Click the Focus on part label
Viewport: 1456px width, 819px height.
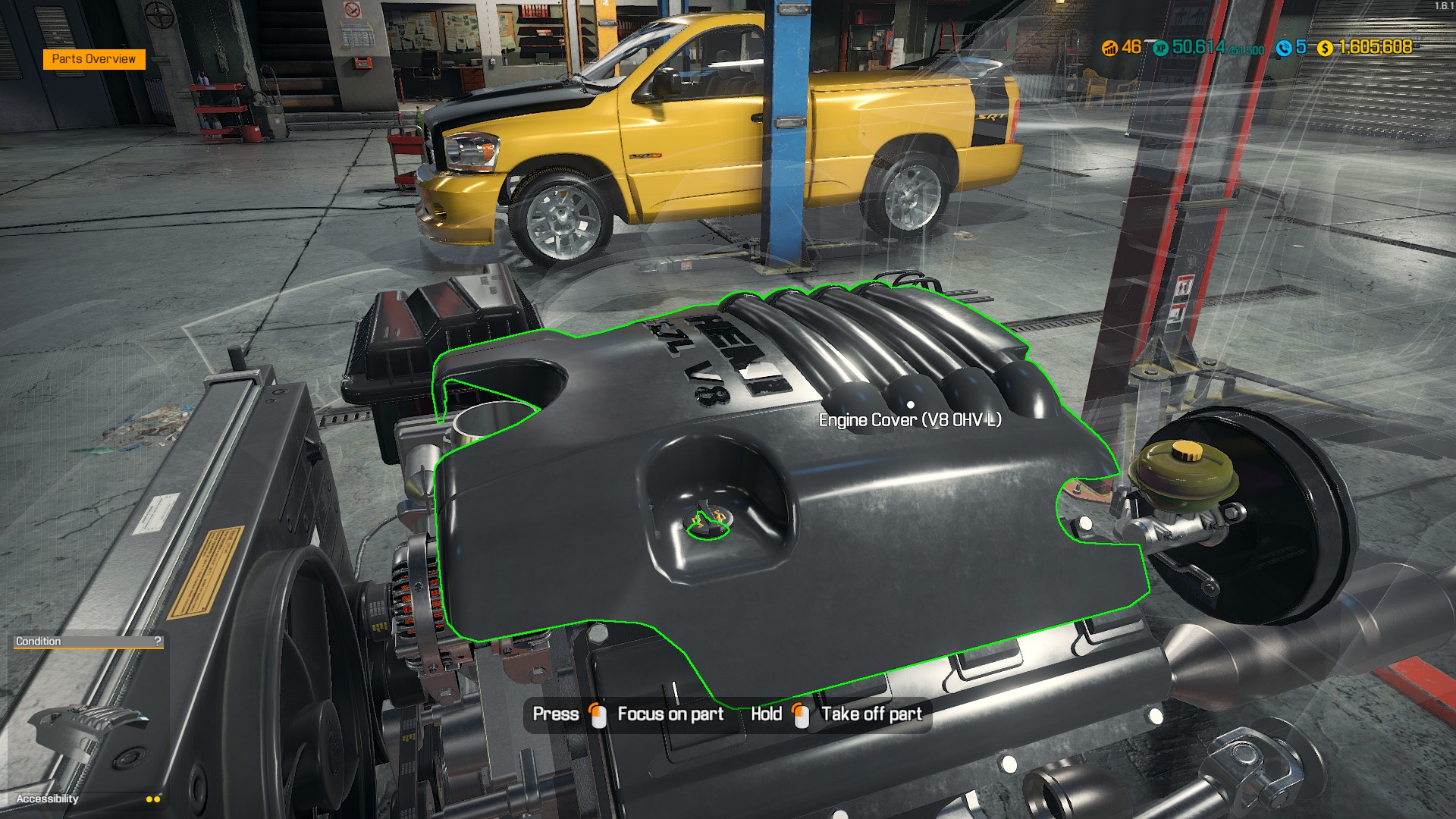click(x=670, y=714)
